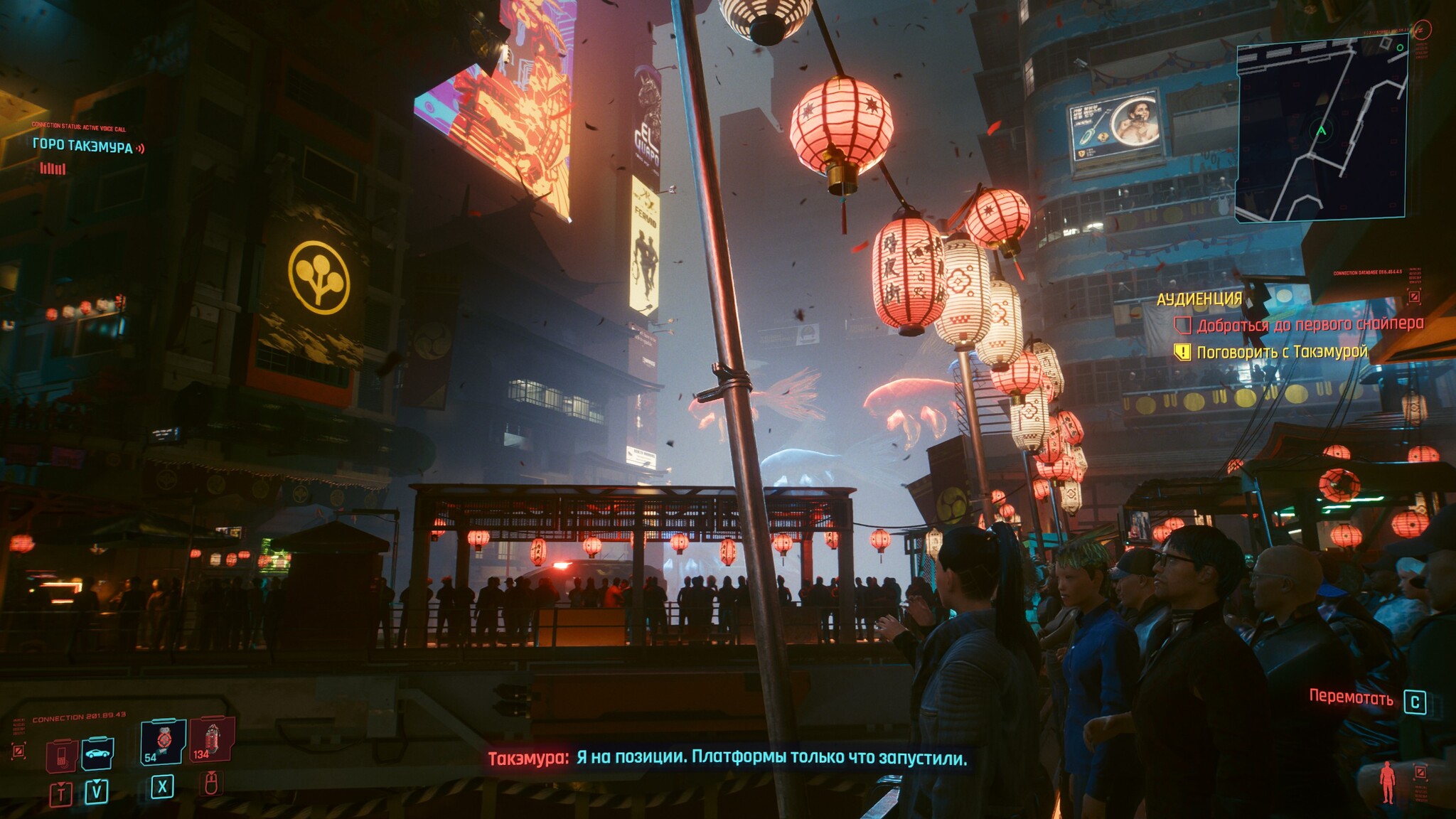
Task: Select the vehicle call car icon
Action: [97, 754]
